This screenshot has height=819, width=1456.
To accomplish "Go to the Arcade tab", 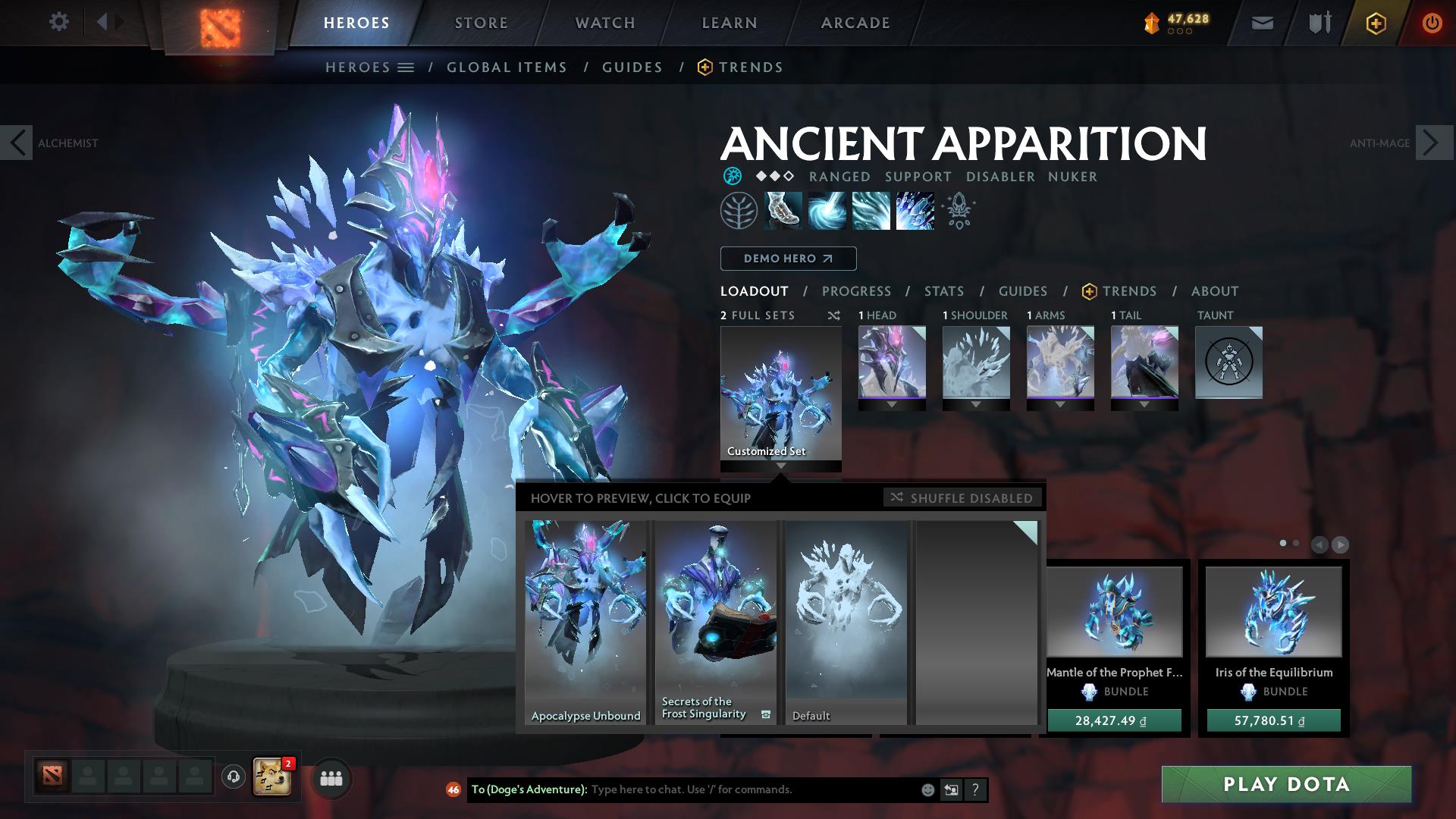I will tap(855, 23).
